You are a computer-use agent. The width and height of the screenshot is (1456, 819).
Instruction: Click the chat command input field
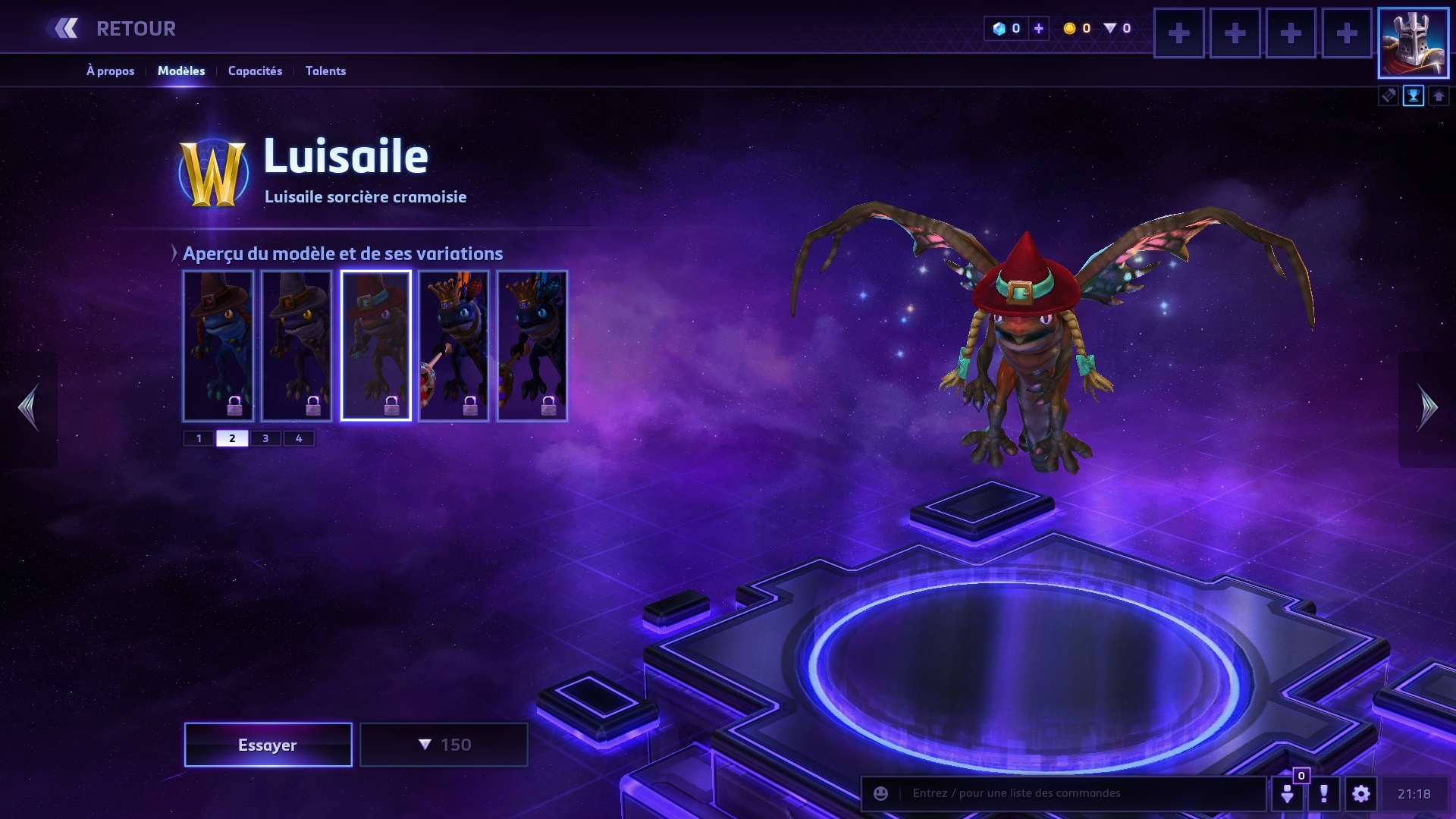click(x=1077, y=793)
